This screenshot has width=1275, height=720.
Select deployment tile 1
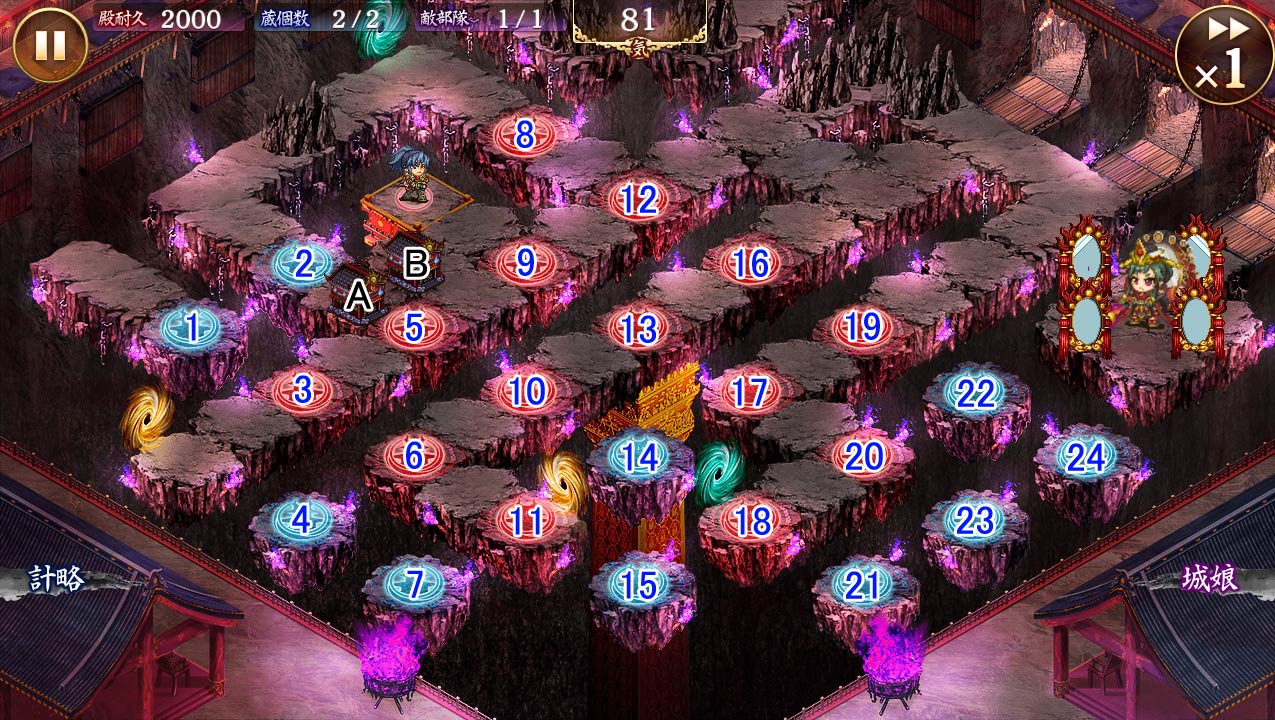[x=190, y=326]
